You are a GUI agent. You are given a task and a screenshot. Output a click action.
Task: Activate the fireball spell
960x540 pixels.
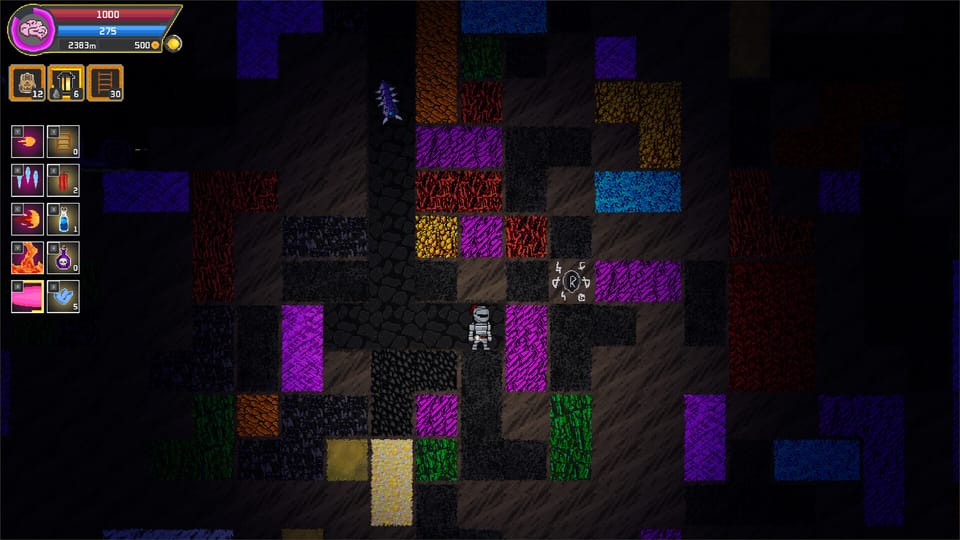(x=27, y=141)
